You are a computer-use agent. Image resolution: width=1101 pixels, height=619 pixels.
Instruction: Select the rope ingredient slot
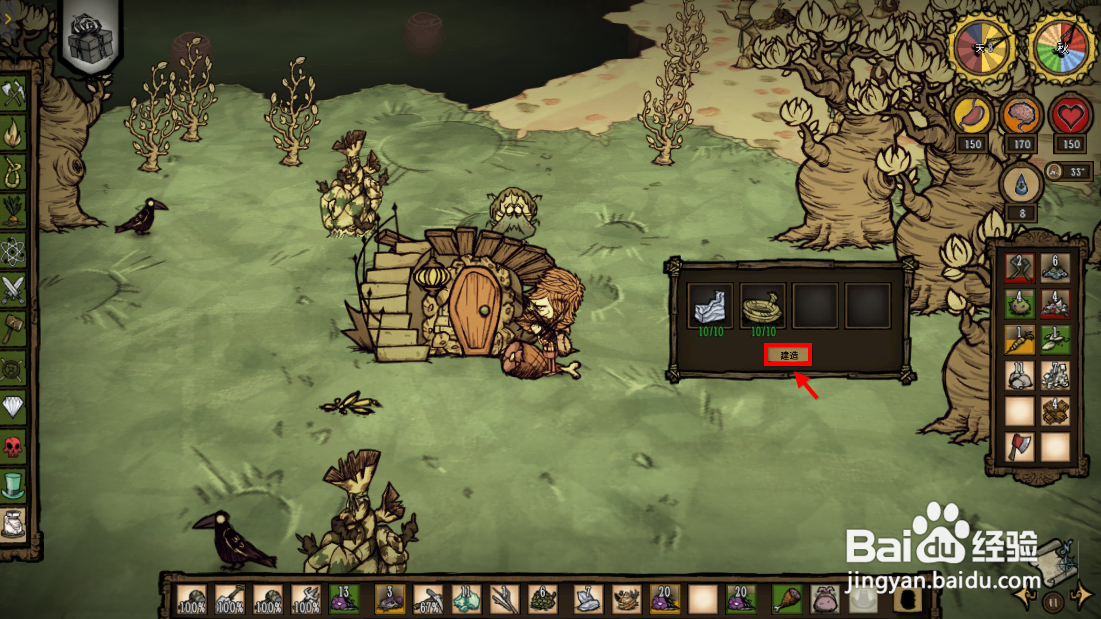(x=764, y=305)
